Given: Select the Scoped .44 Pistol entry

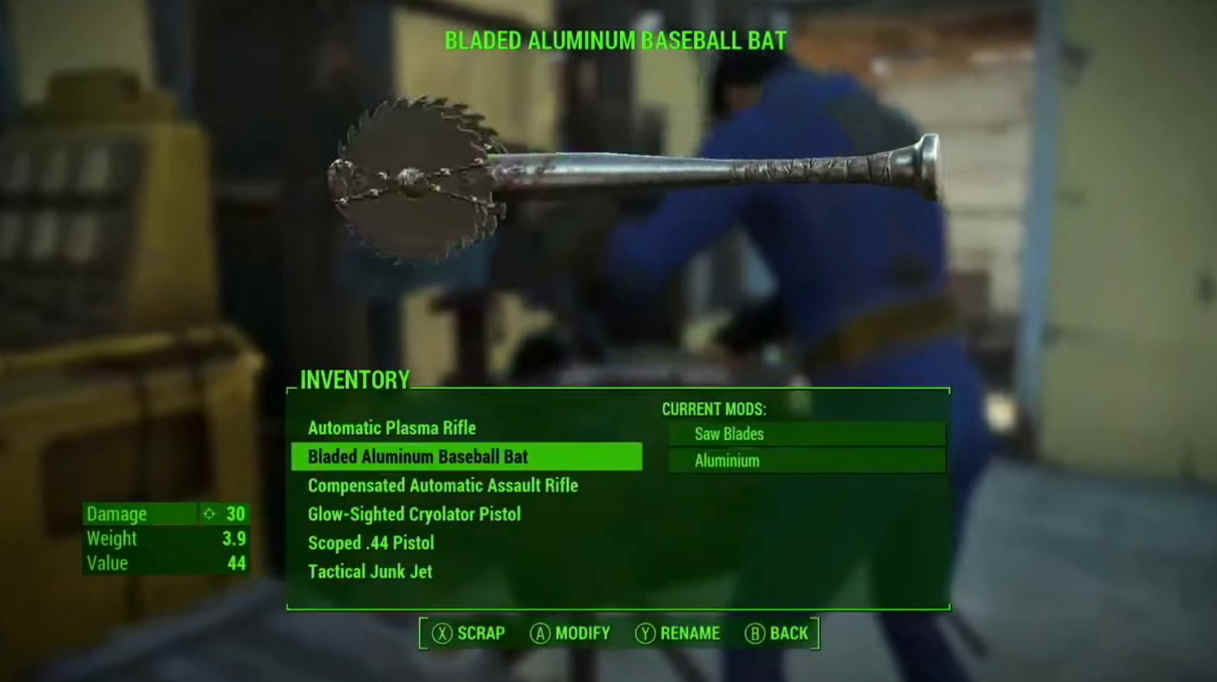Looking at the screenshot, I should point(371,543).
